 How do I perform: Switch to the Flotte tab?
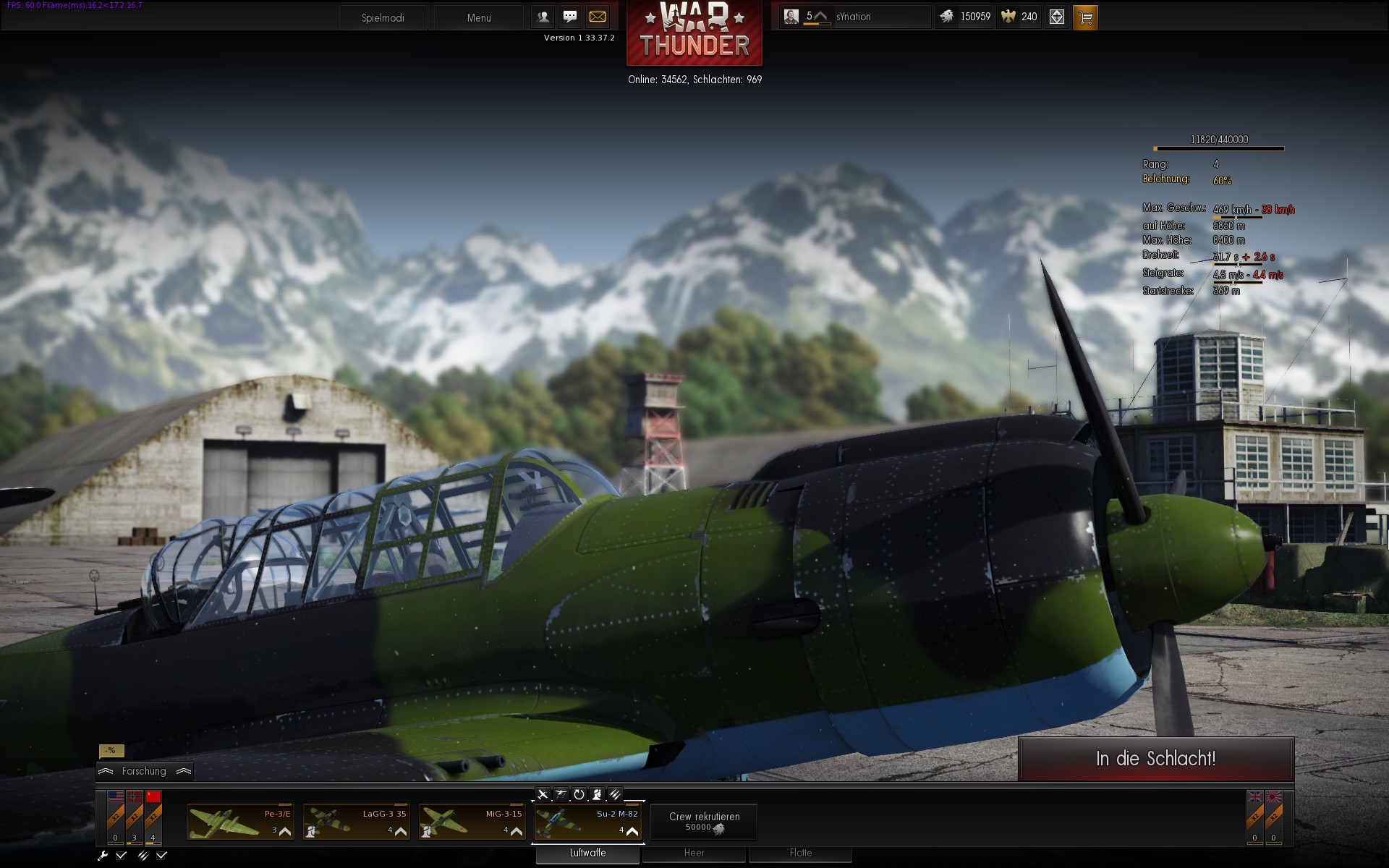pos(800,854)
